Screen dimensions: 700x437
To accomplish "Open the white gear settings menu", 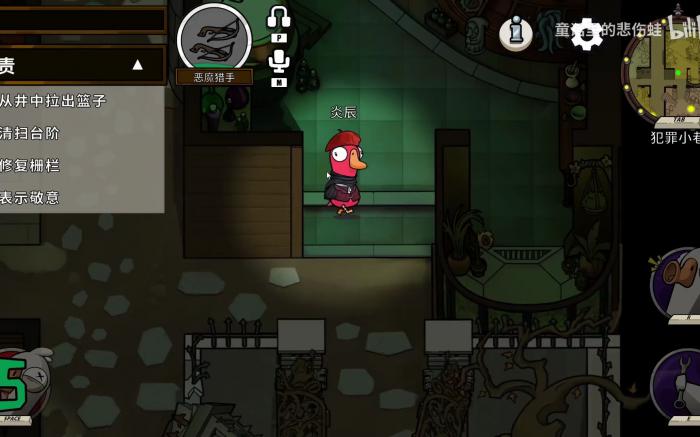I will coord(587,34).
